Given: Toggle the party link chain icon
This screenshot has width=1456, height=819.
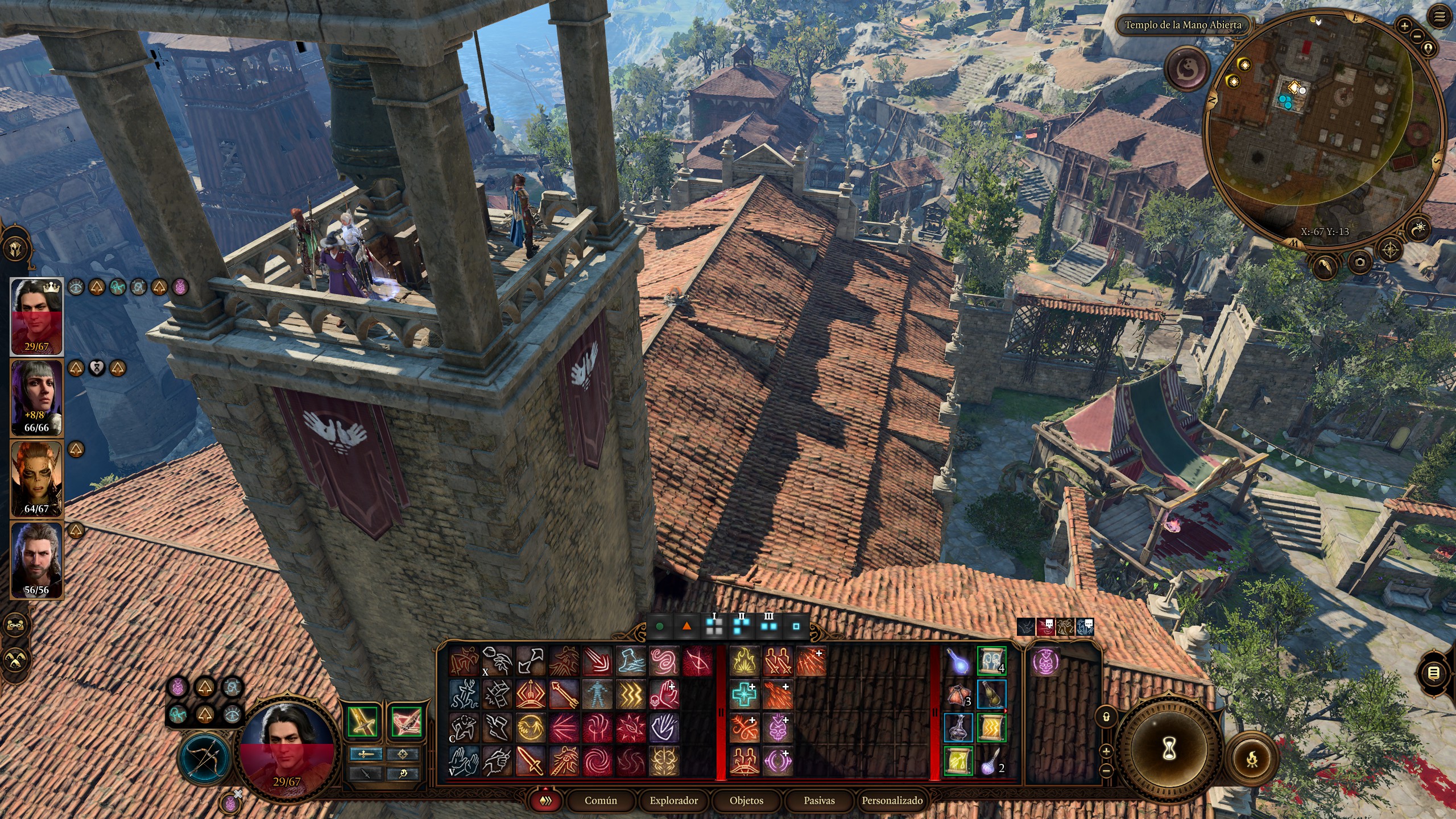Looking at the screenshot, I should pos(15,624).
